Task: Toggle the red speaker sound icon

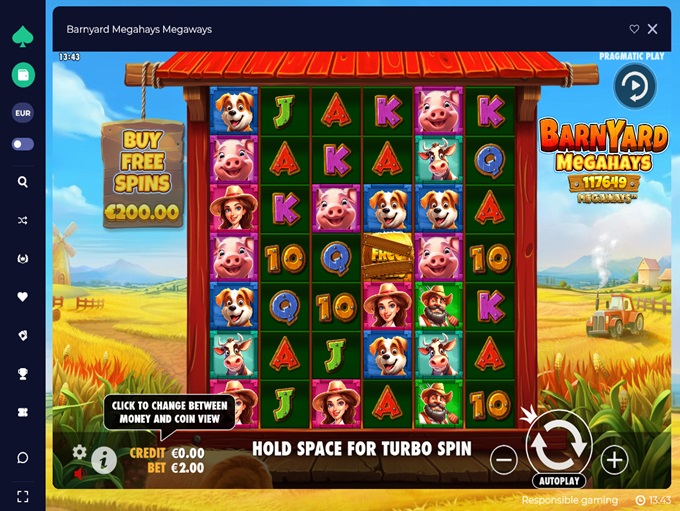Action: click(x=80, y=474)
